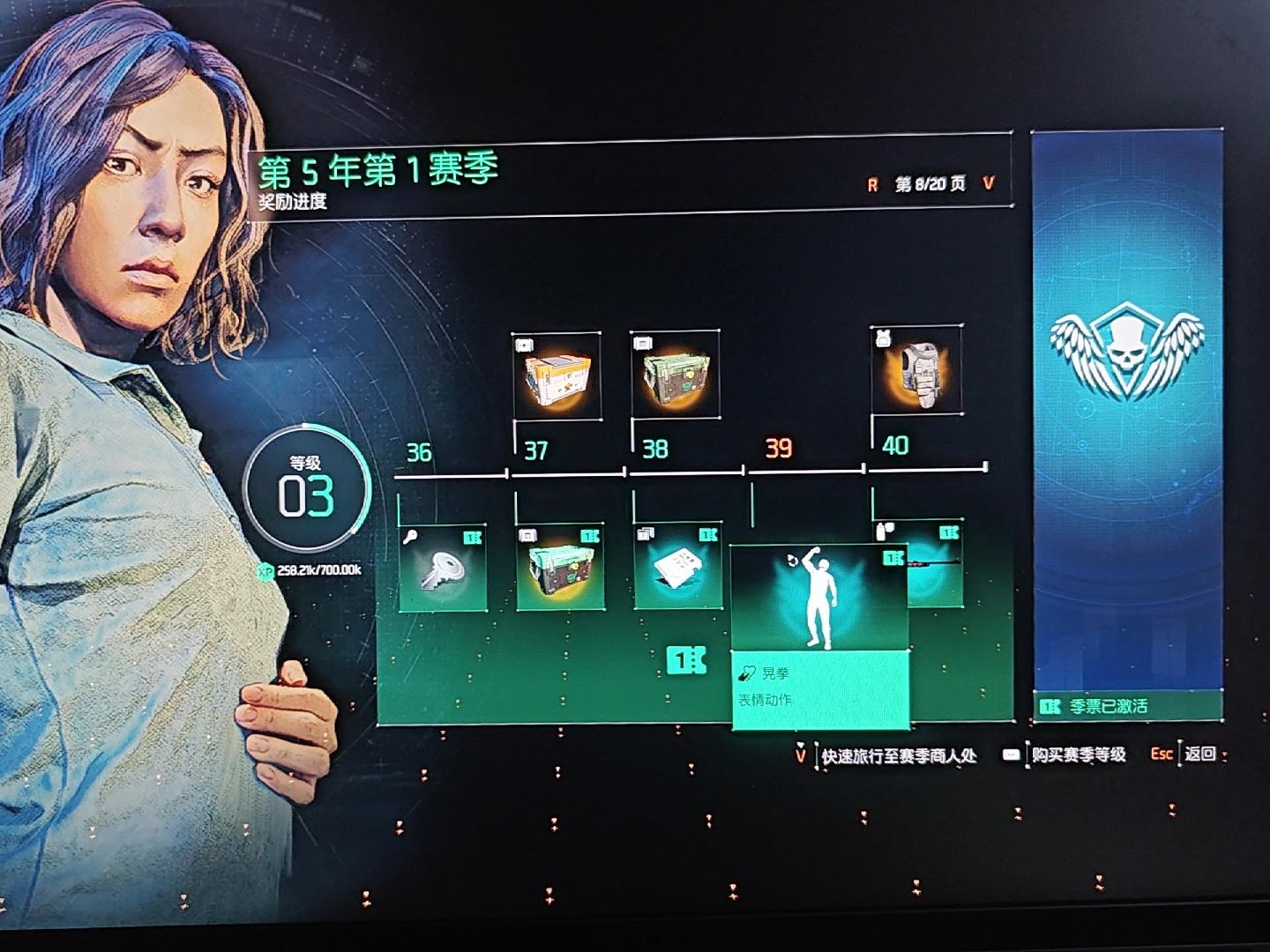1270x952 pixels.
Task: Select the level 36 premium key reward
Action: coord(443,568)
